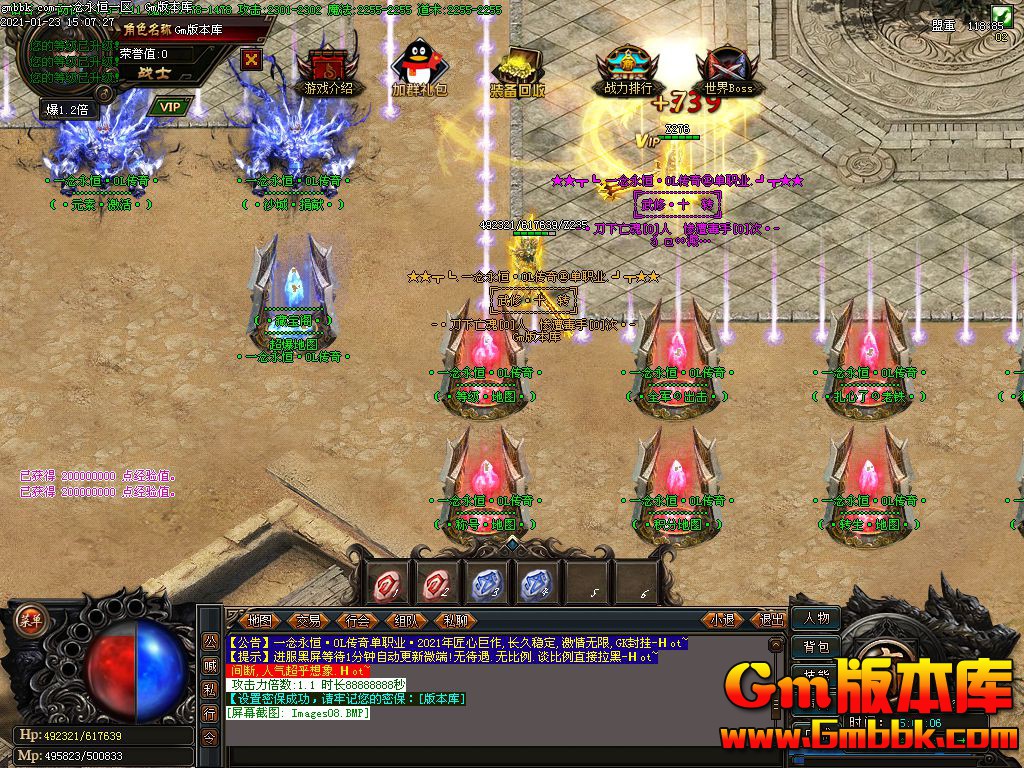Screen dimensions: 1024x768
Task: Close the character info panel with the X
Action: (x=251, y=58)
